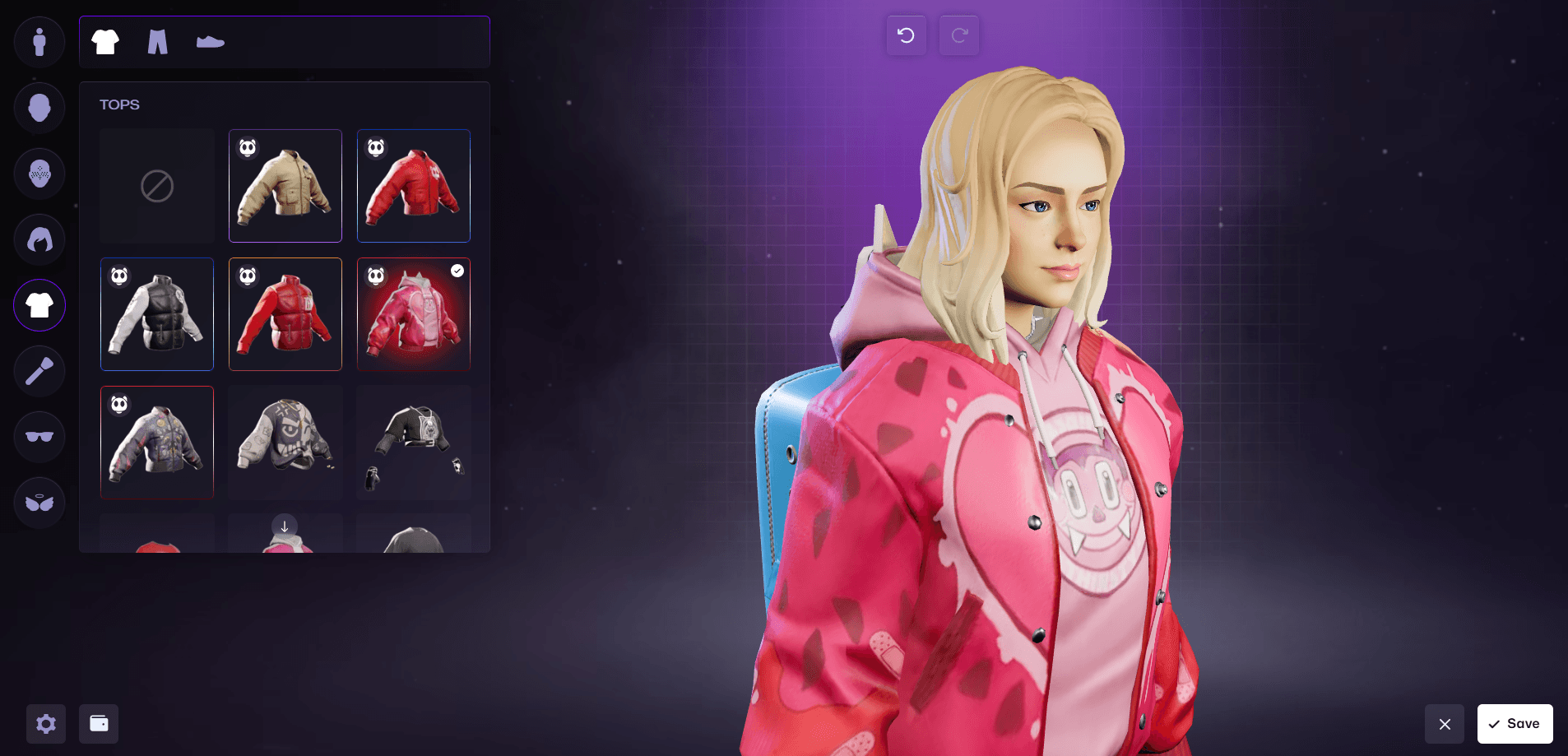Close the avatar editor with X
Viewport: 1568px width, 756px height.
1445,724
